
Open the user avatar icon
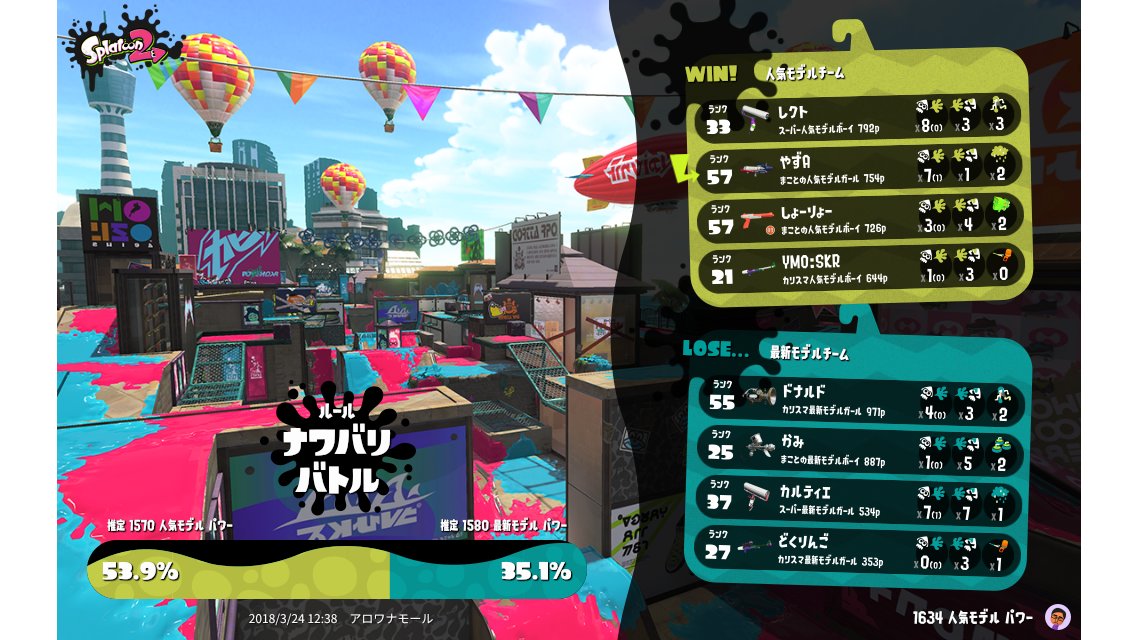point(1056,617)
